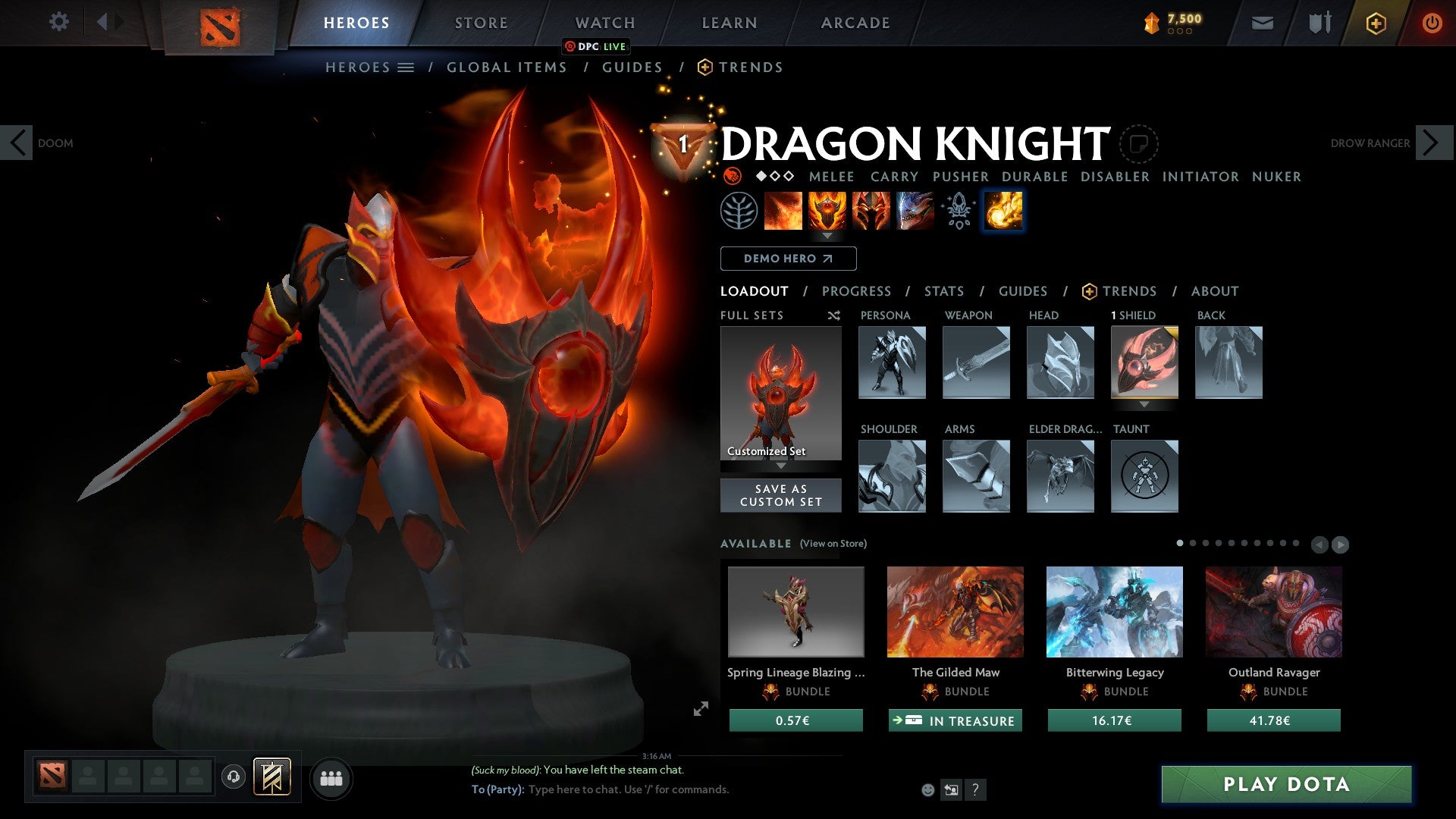Toggle the party voice chat icon

click(x=233, y=777)
